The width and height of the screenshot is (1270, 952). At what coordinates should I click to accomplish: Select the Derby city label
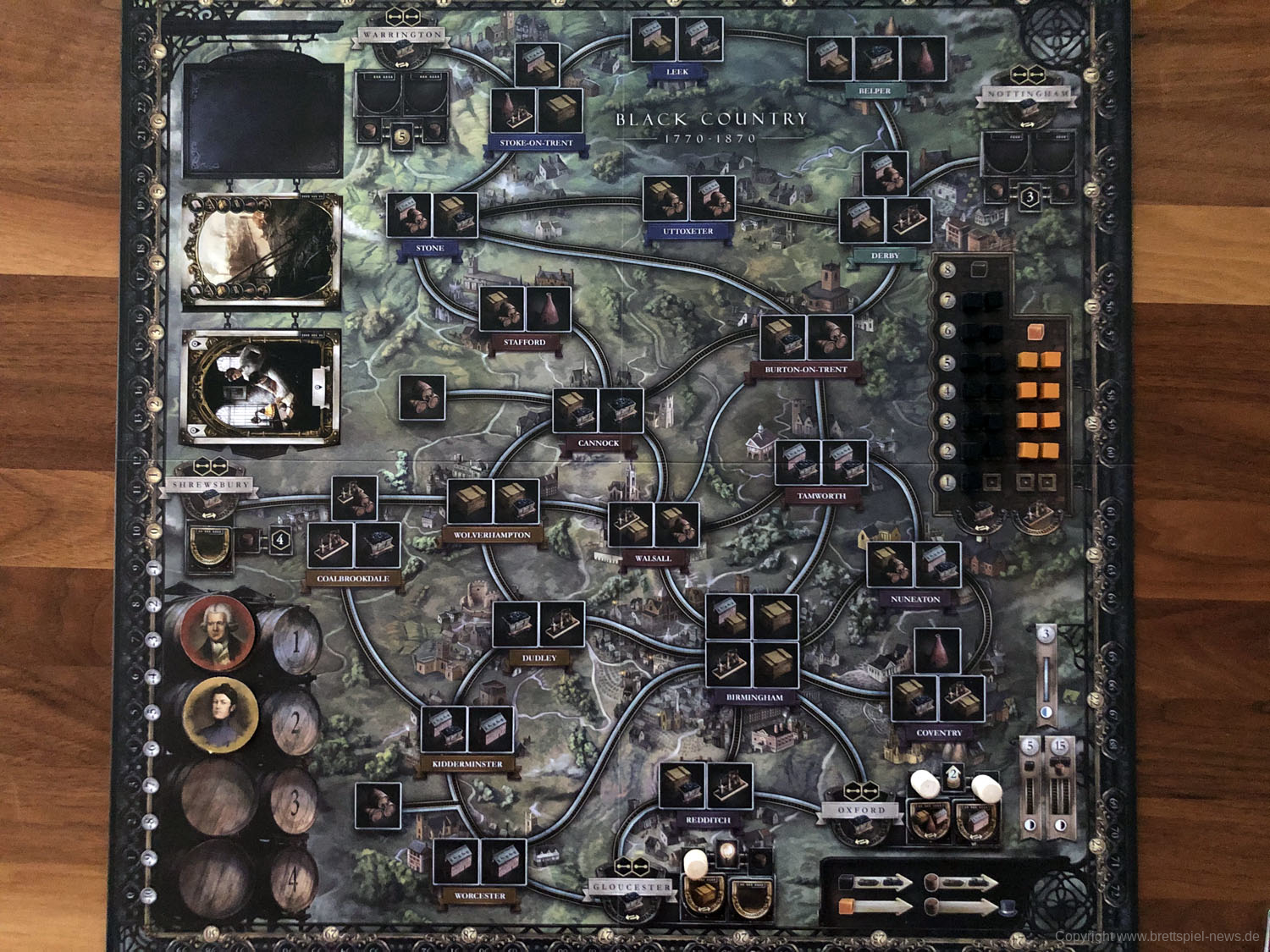pos(885,256)
